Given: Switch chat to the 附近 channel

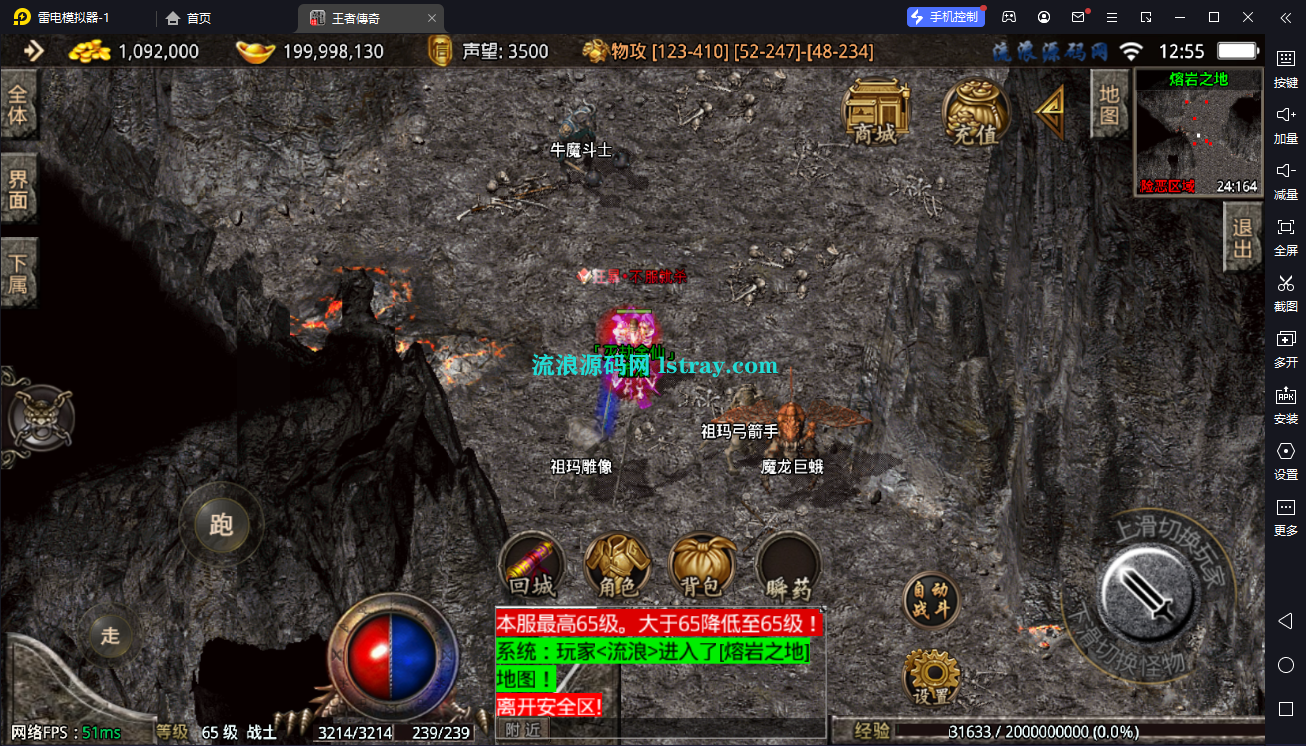Looking at the screenshot, I should tap(522, 730).
